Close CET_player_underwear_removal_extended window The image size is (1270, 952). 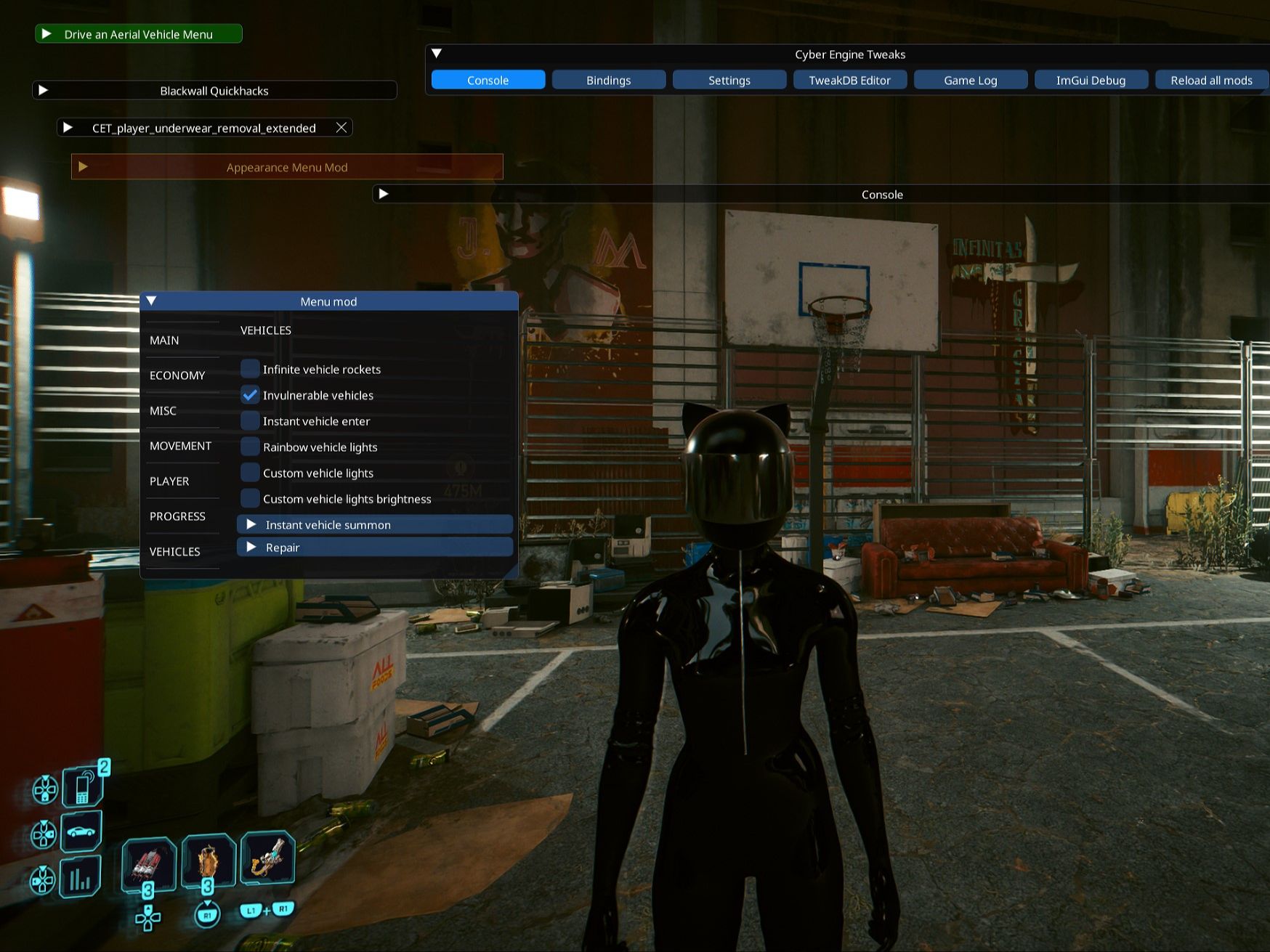coord(341,128)
